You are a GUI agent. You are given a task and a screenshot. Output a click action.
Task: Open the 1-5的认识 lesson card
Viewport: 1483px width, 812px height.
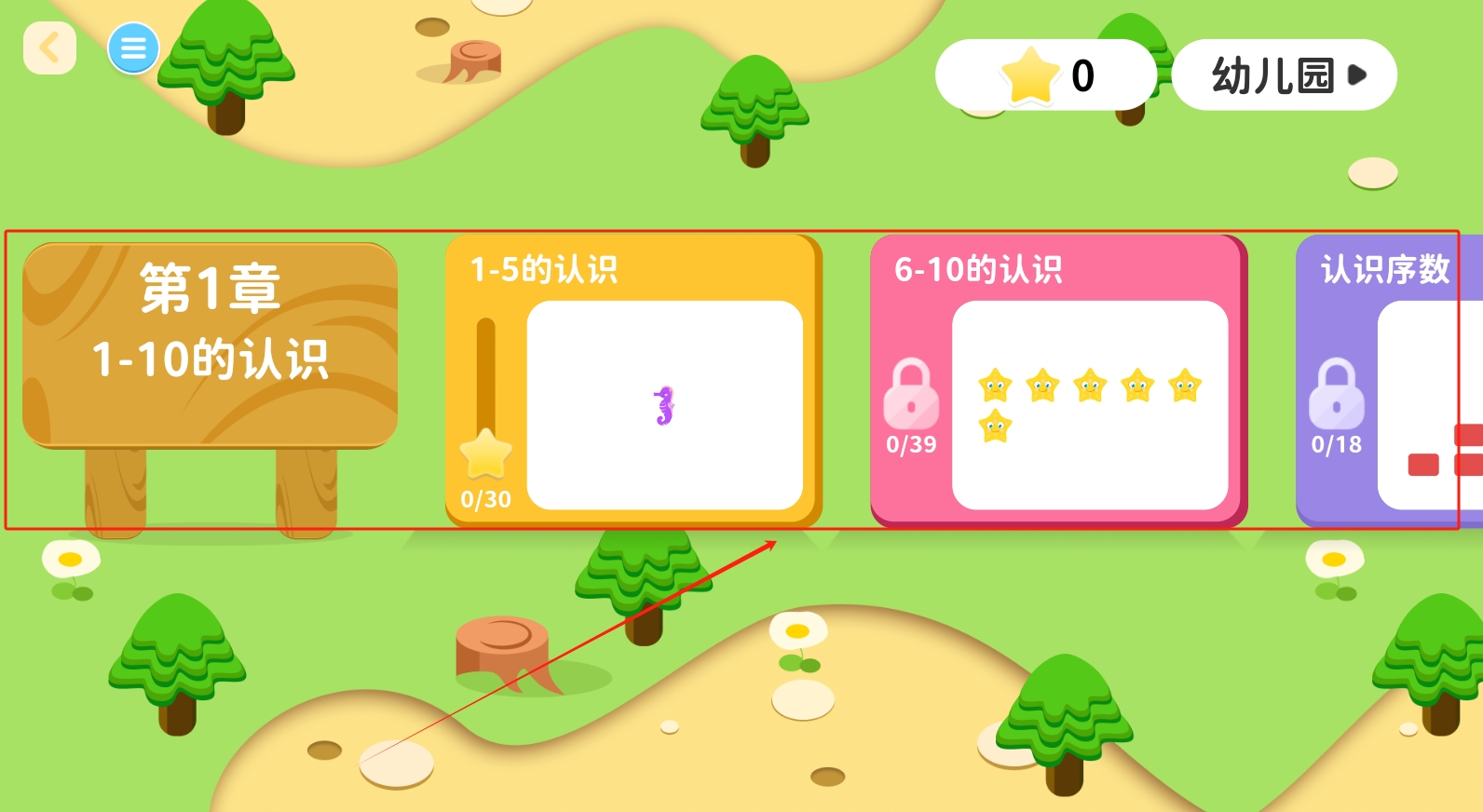pyautogui.click(x=633, y=382)
